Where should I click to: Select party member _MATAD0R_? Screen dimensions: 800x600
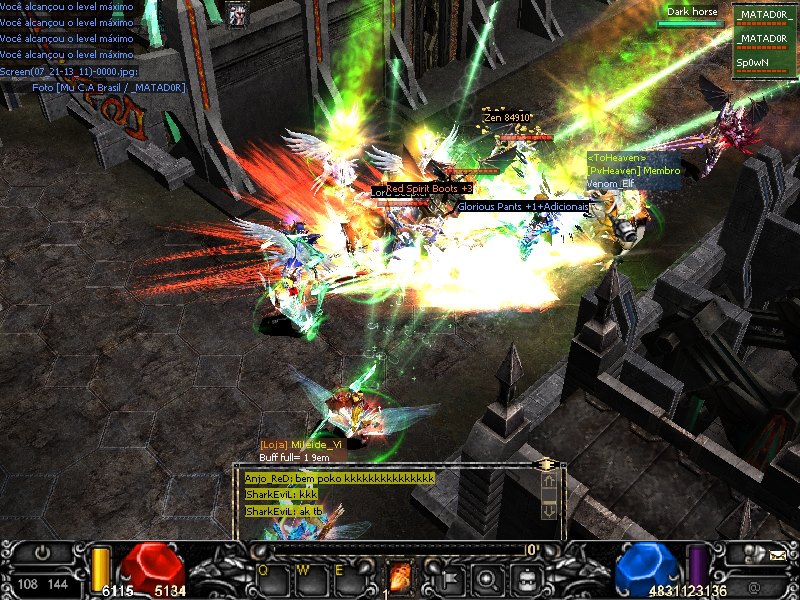(764, 16)
